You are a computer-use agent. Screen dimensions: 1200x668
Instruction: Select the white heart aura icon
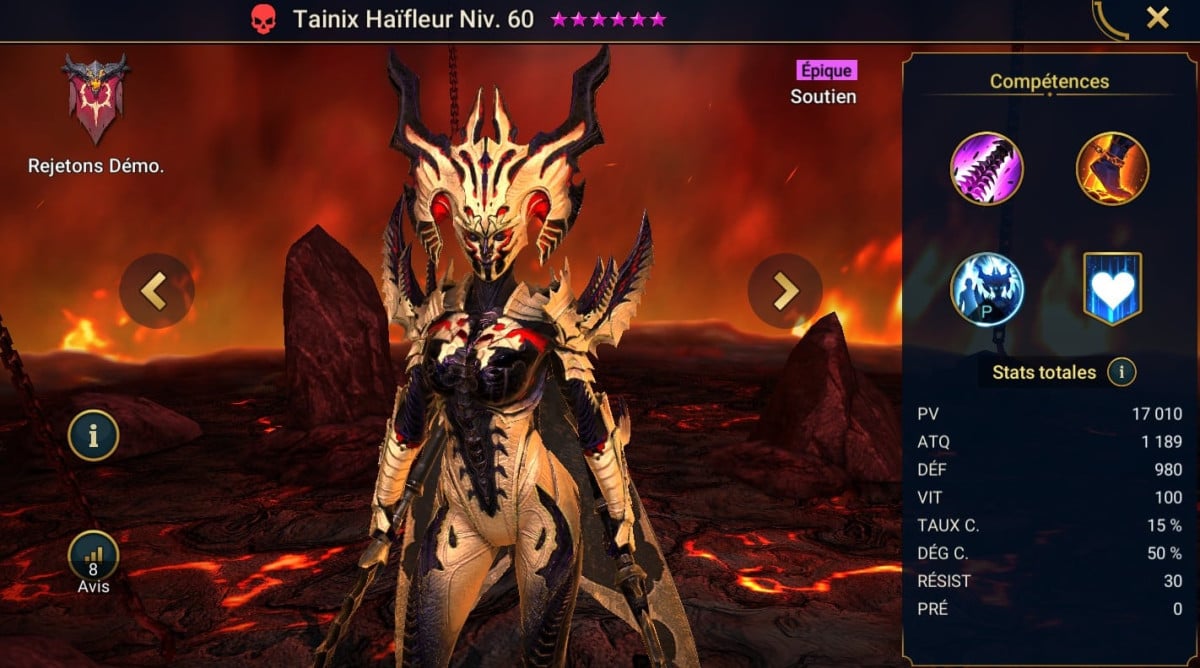(1112, 289)
